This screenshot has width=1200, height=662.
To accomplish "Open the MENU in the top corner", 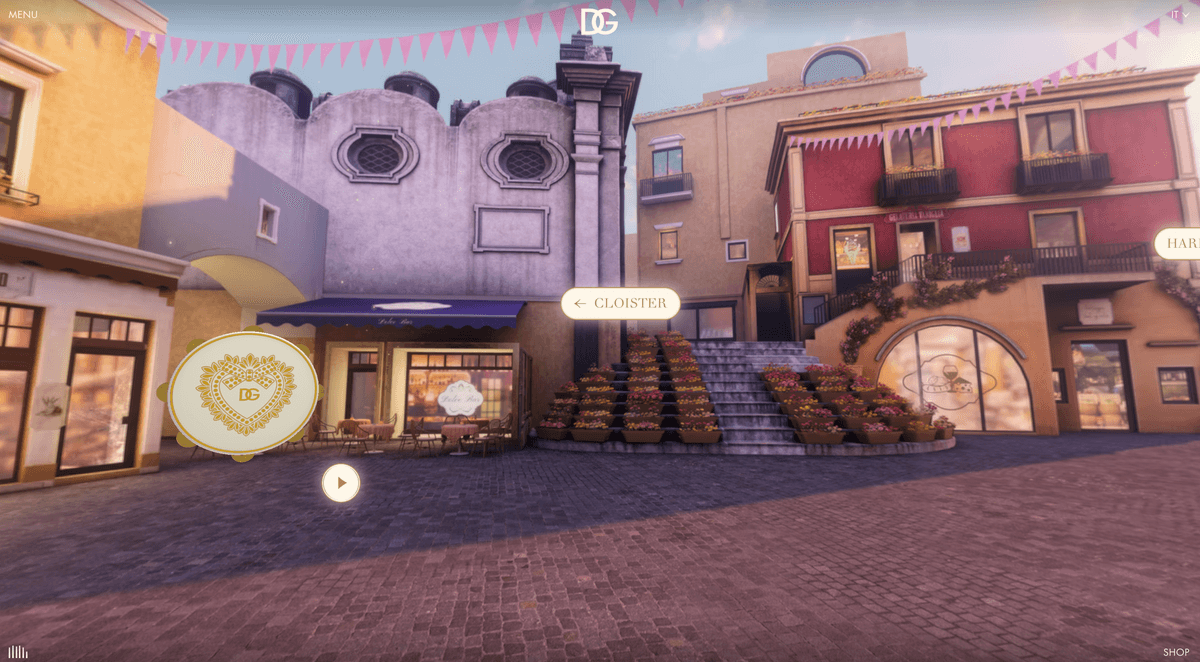I will [22, 15].
